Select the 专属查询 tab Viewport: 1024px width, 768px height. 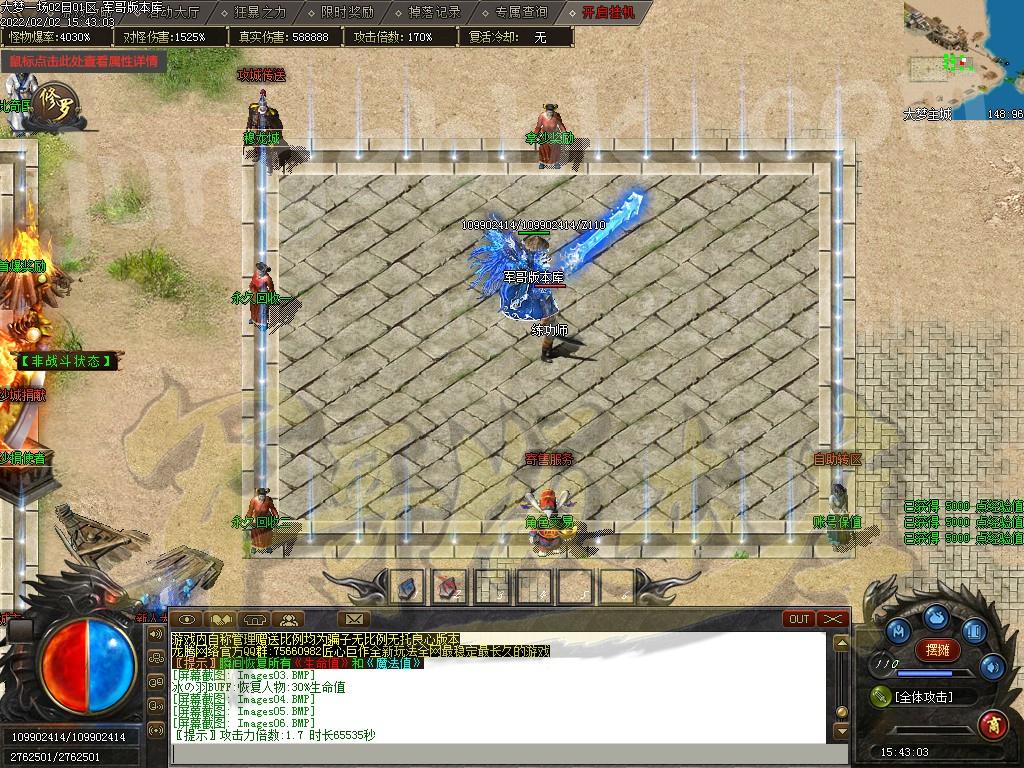pyautogui.click(x=521, y=13)
